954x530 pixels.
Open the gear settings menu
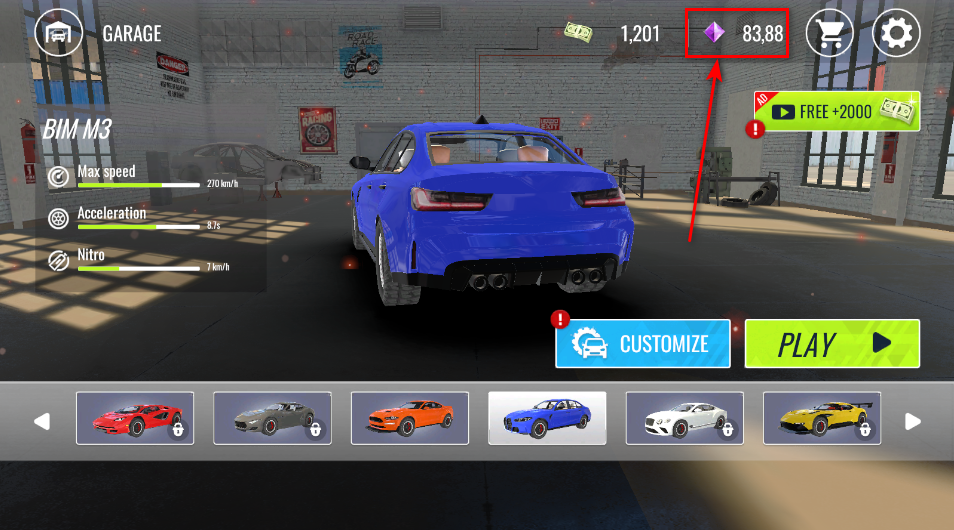[896, 34]
